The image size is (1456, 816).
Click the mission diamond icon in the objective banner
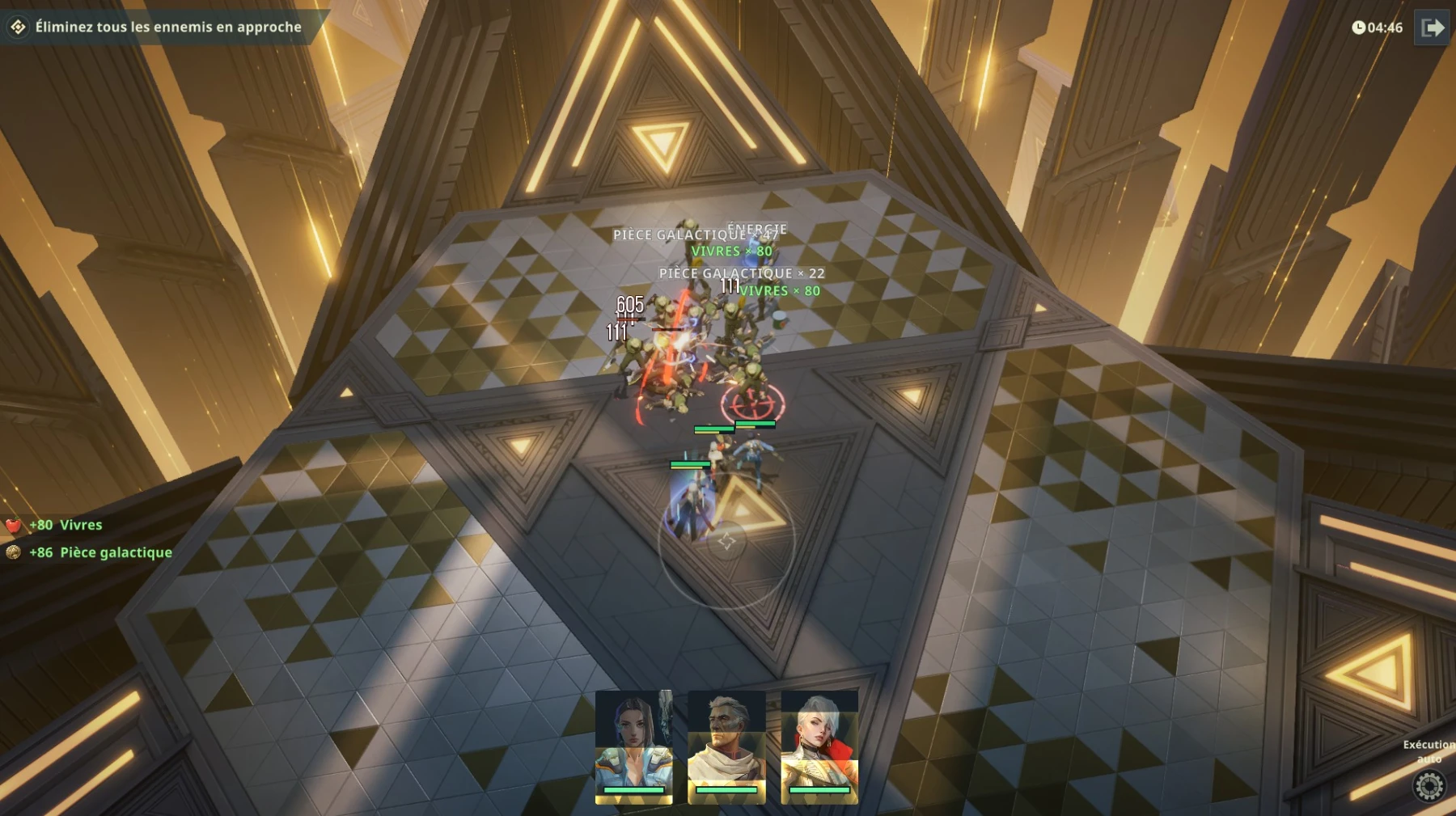(18, 27)
